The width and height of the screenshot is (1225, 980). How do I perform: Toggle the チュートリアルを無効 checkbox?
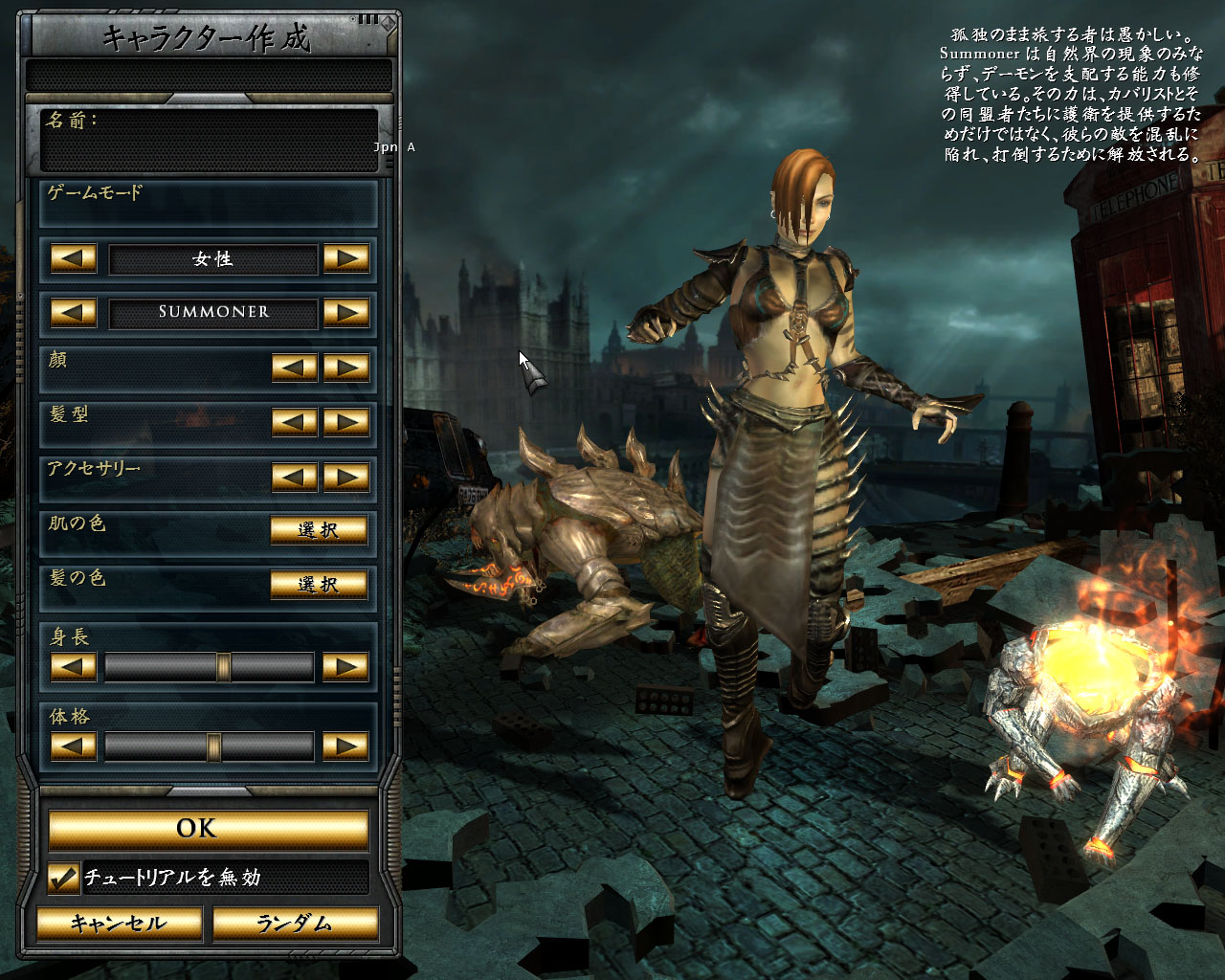click(64, 878)
